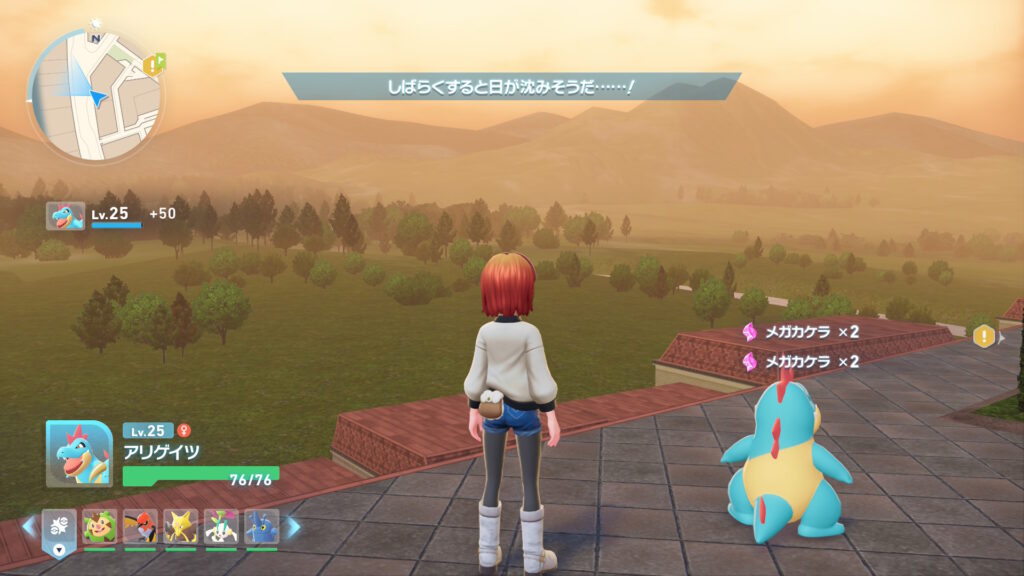Pick the white Floette party slot
The width and height of the screenshot is (1024, 576).
pos(221,526)
